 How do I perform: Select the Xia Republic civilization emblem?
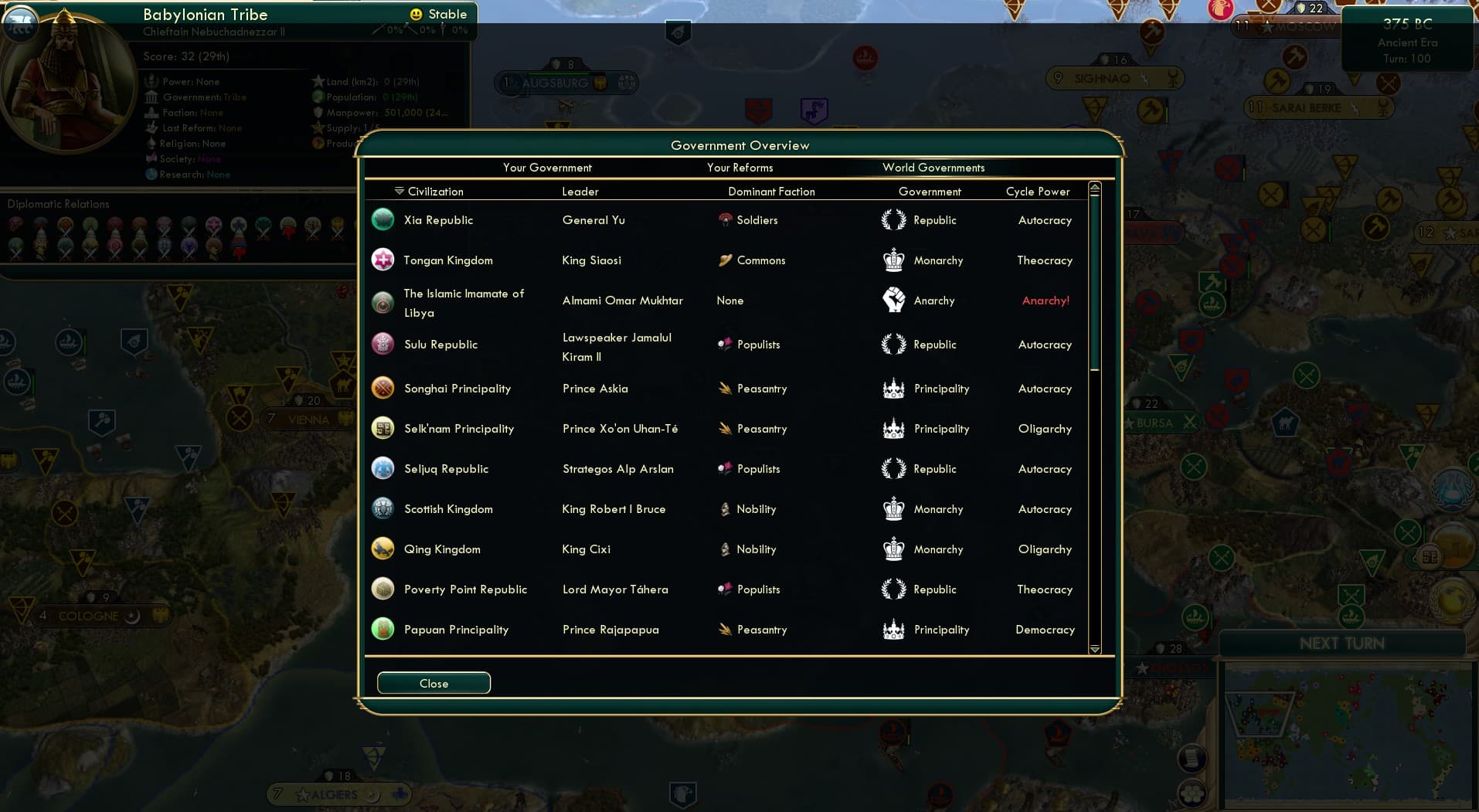(382, 219)
